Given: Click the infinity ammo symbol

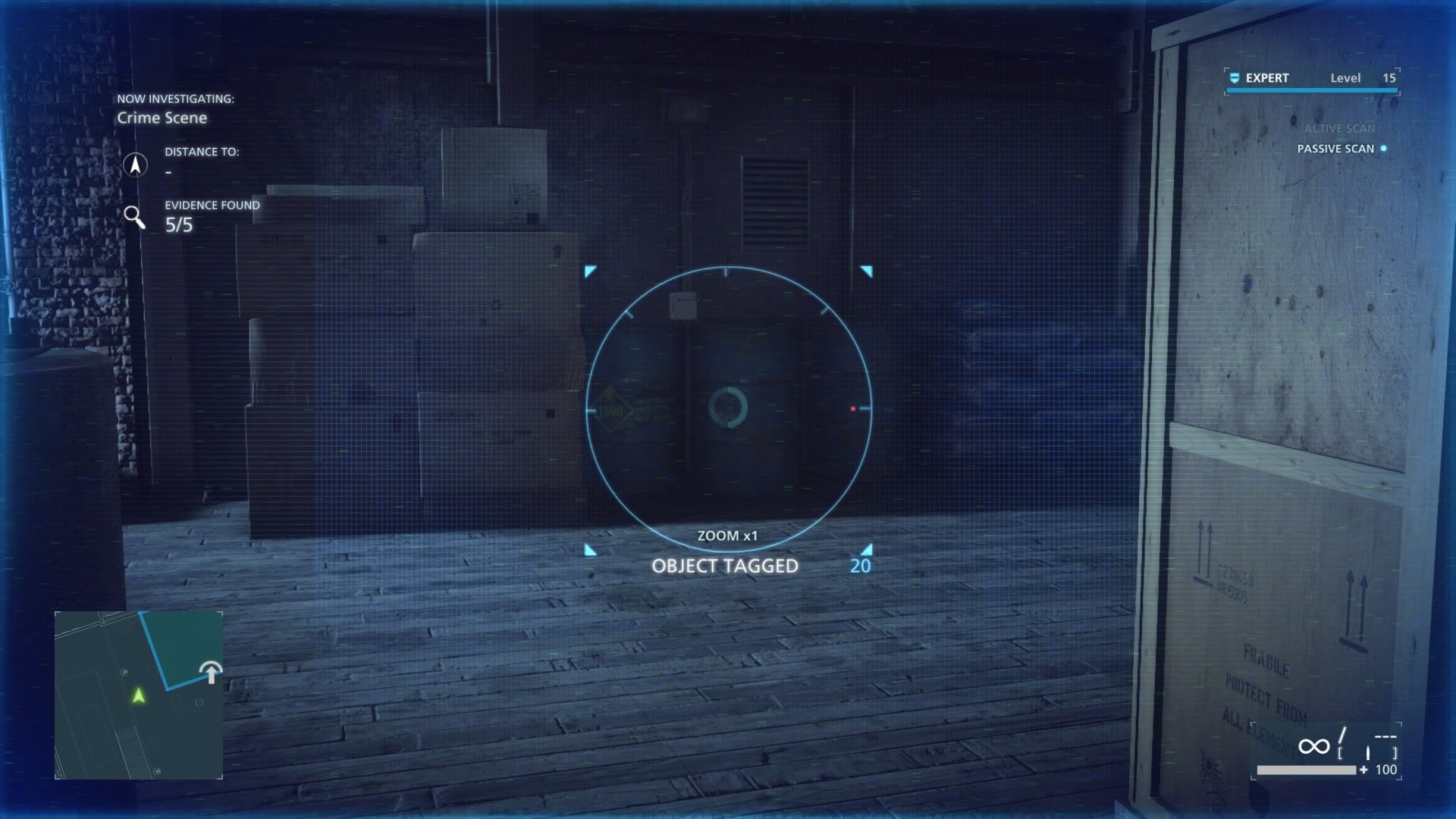Looking at the screenshot, I should pyautogui.click(x=1314, y=746).
